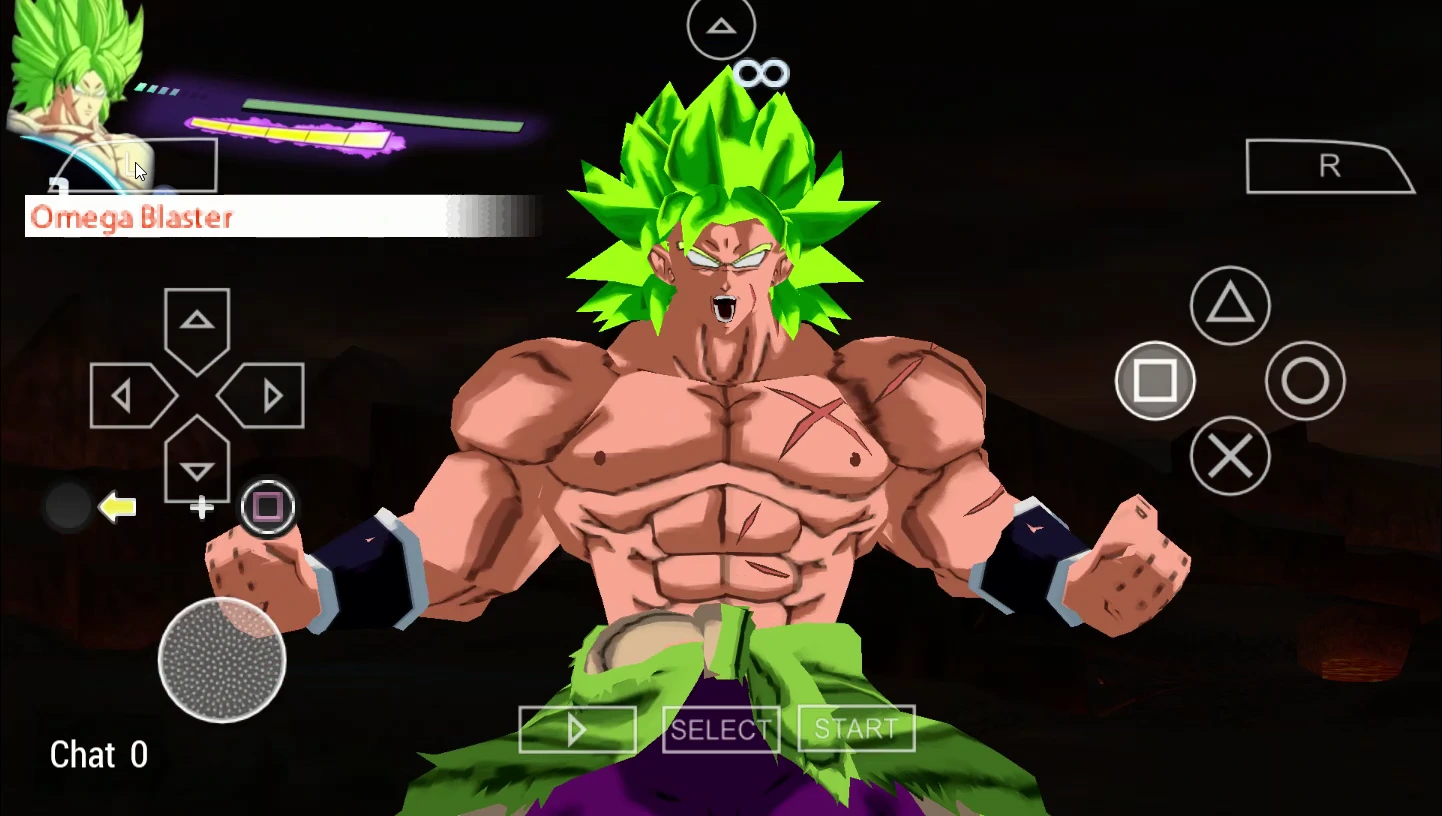Tap the D-pad up arrow

(197, 323)
